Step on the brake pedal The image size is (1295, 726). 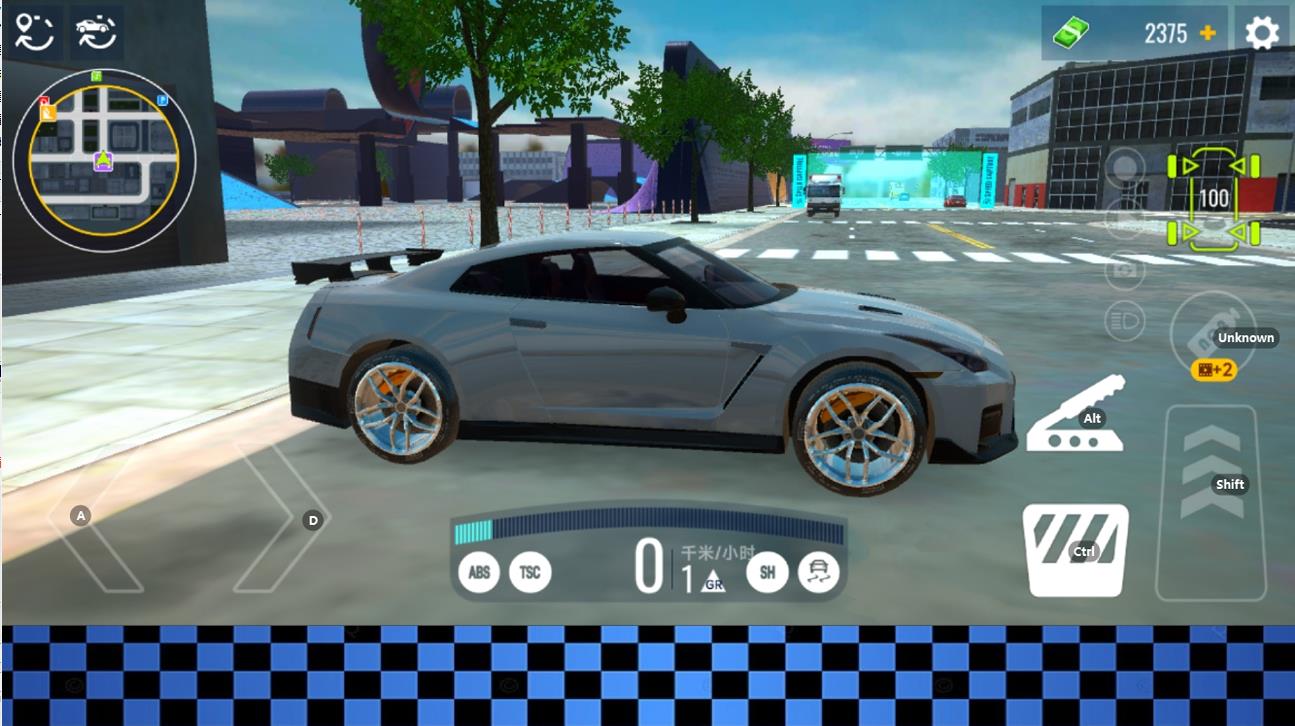coord(1075,550)
